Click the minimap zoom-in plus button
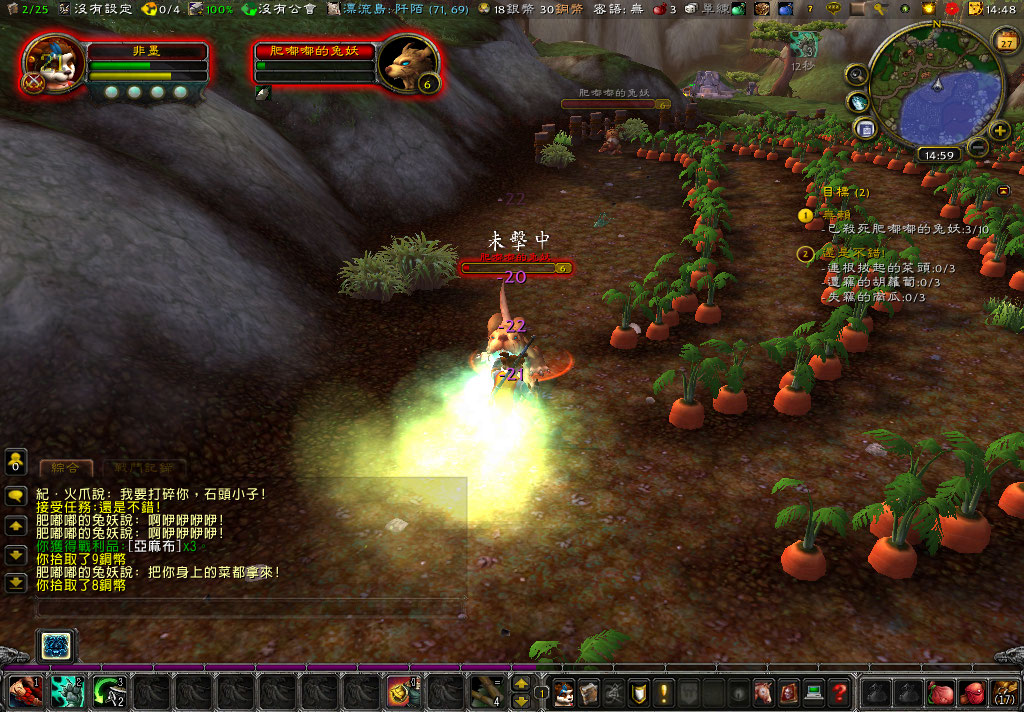1024x712 pixels. click(999, 130)
